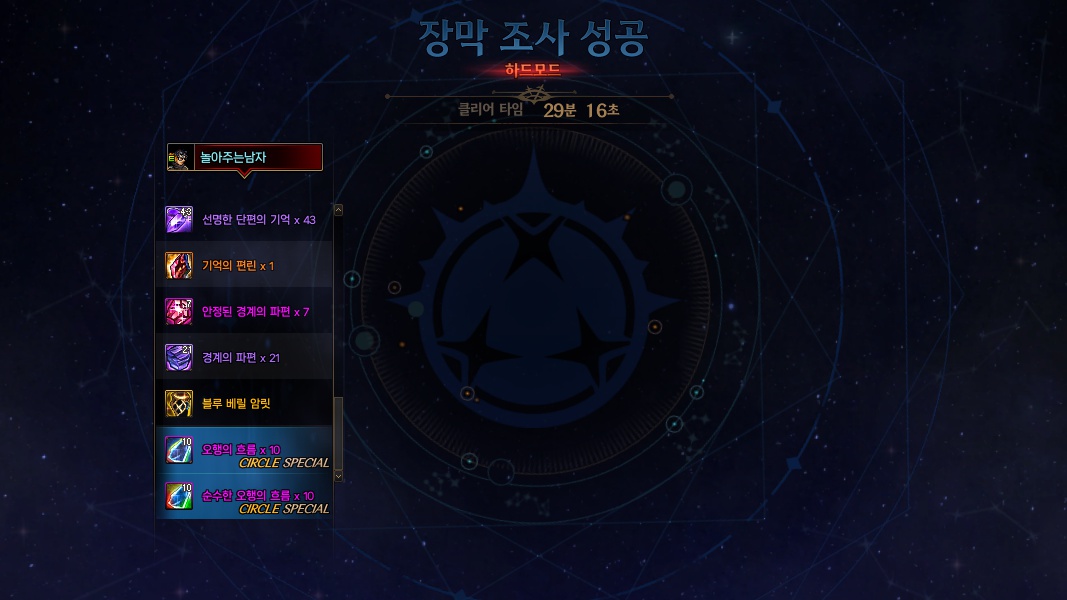This screenshot has height=600, width=1067.
Task: Click the reward list scrollbar thumb
Action: click(338, 432)
